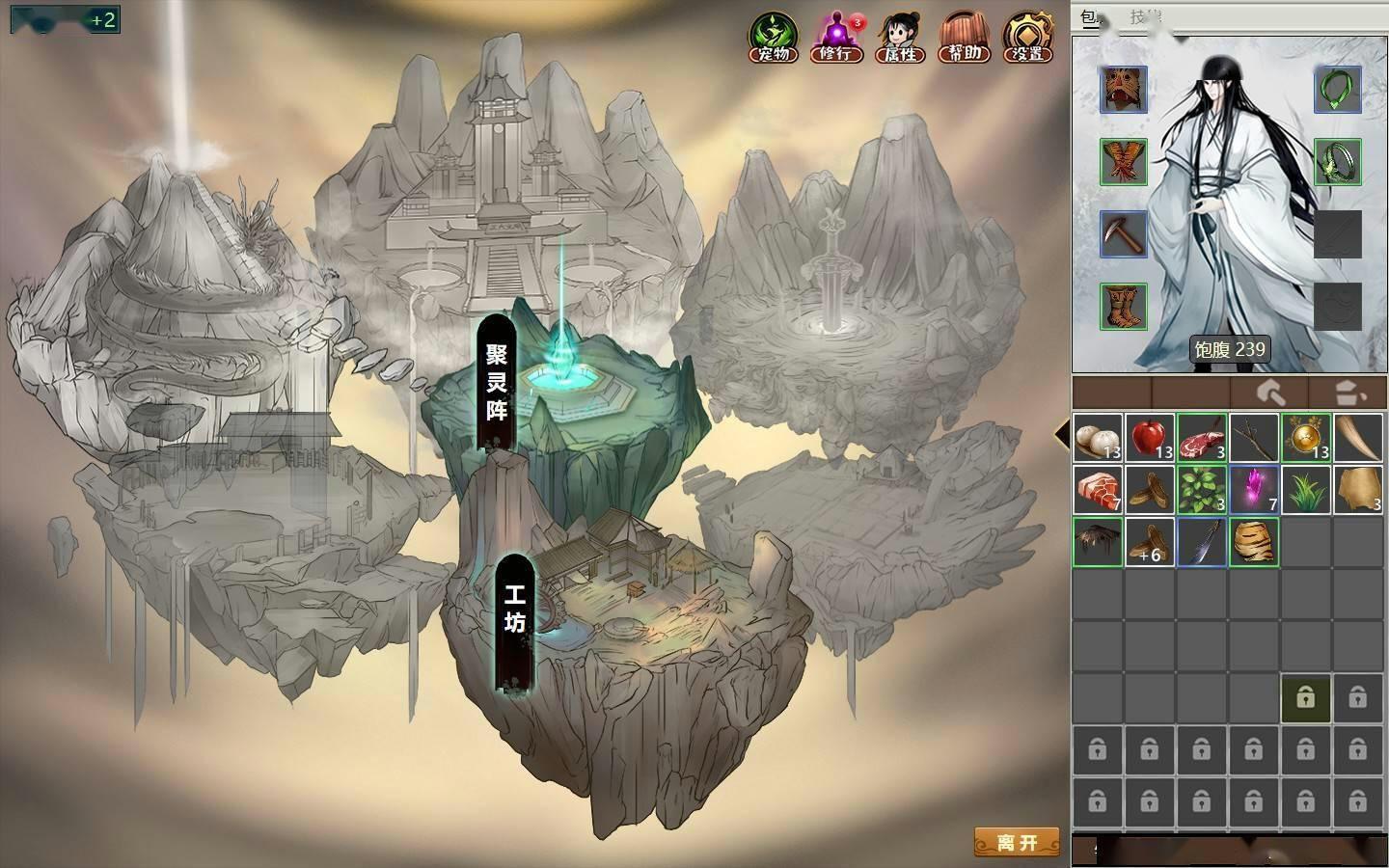Pick the curved blade in inventory
The height and width of the screenshot is (868, 1389).
[x=1202, y=542]
